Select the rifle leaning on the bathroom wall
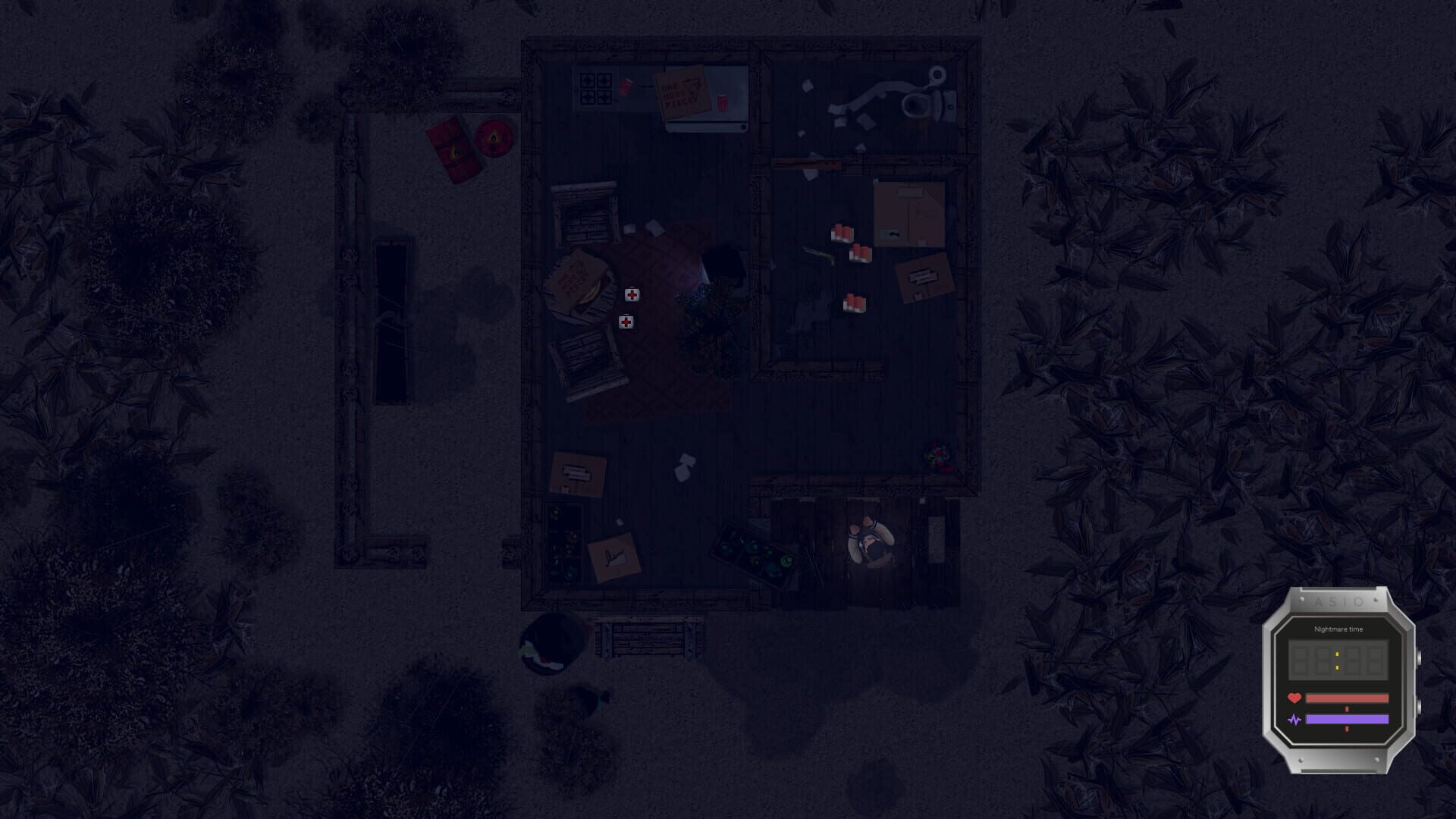 tap(806, 162)
